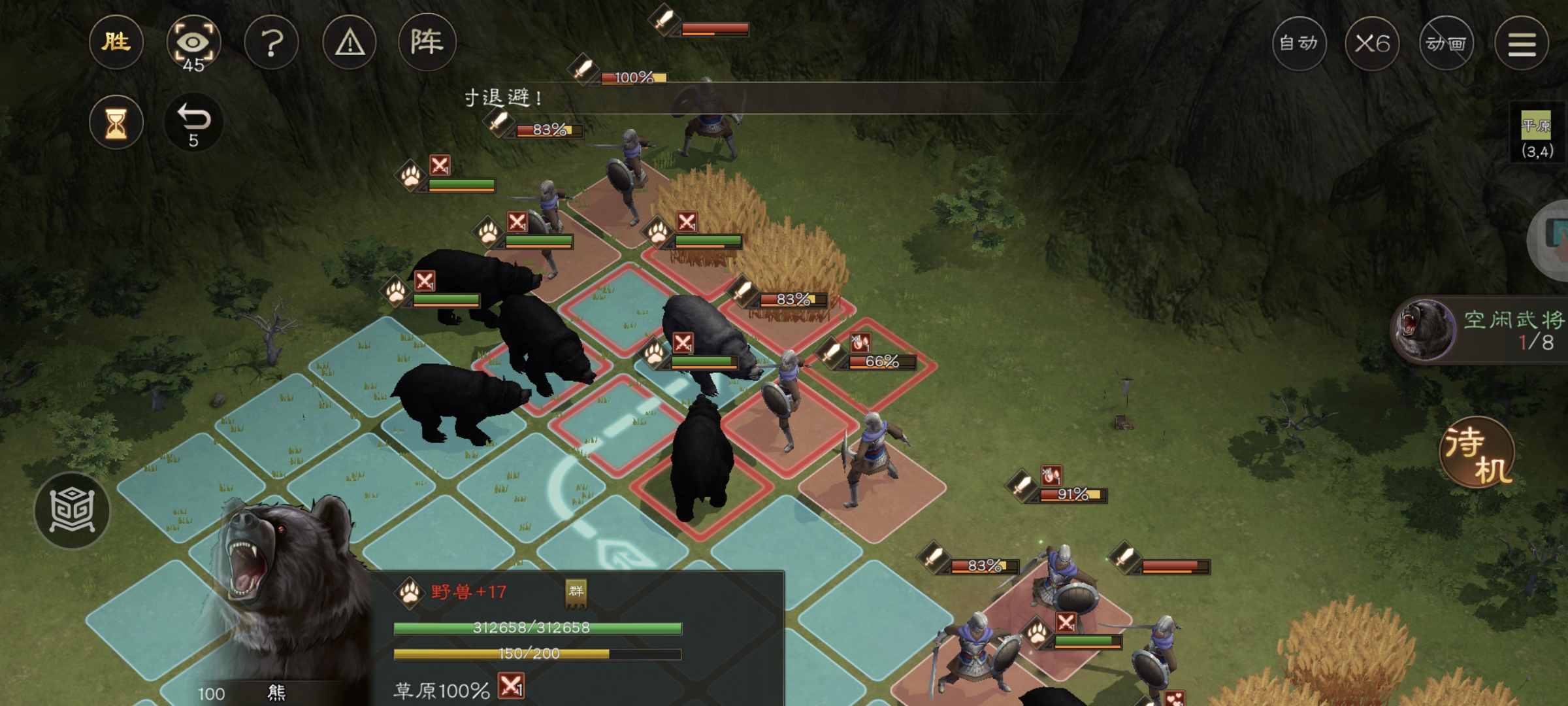Open the partially hidden side tab icon
This screenshot has height=706, width=1568.
coord(1554,239)
